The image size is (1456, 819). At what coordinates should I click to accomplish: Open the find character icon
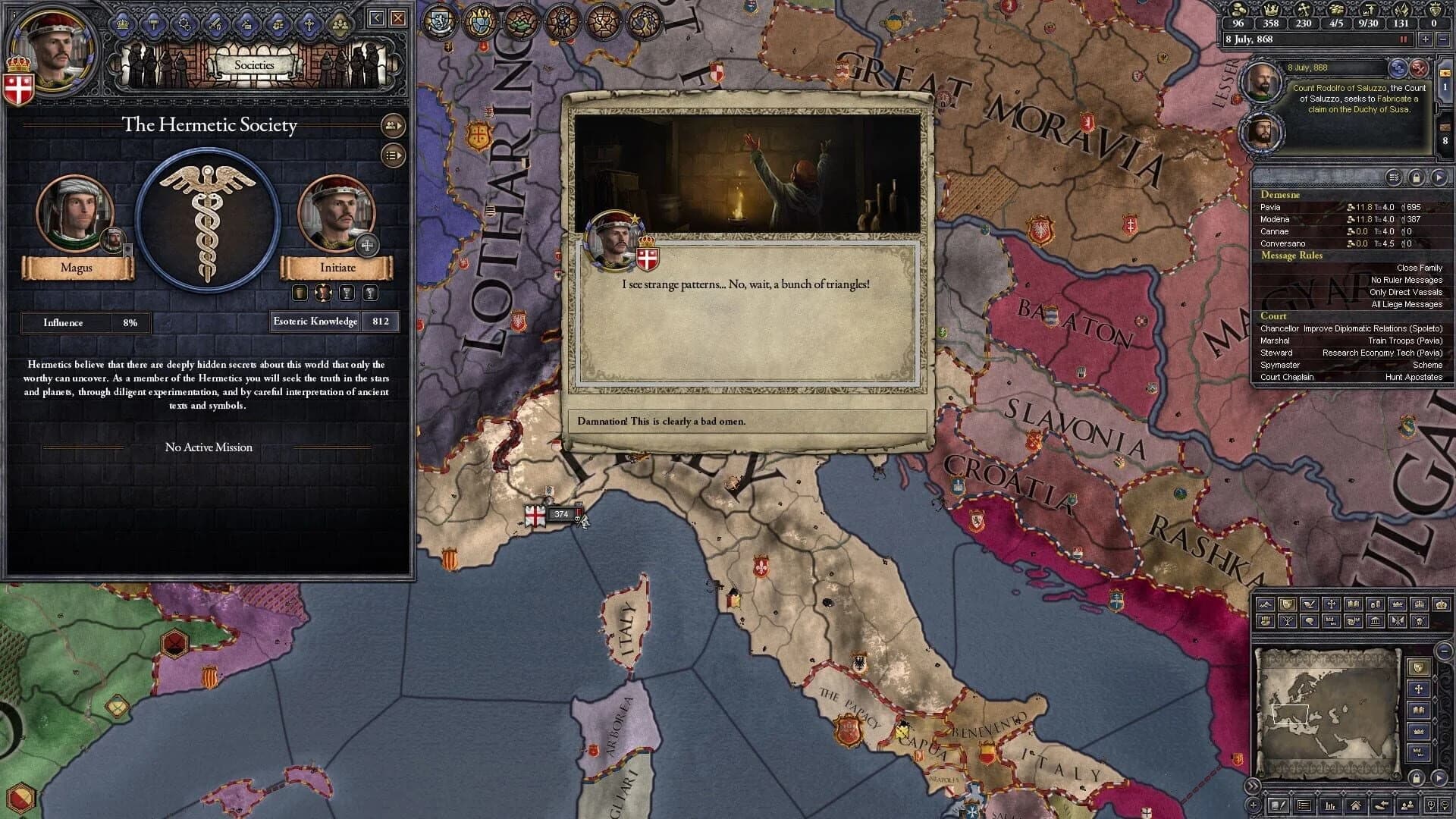[1407, 805]
